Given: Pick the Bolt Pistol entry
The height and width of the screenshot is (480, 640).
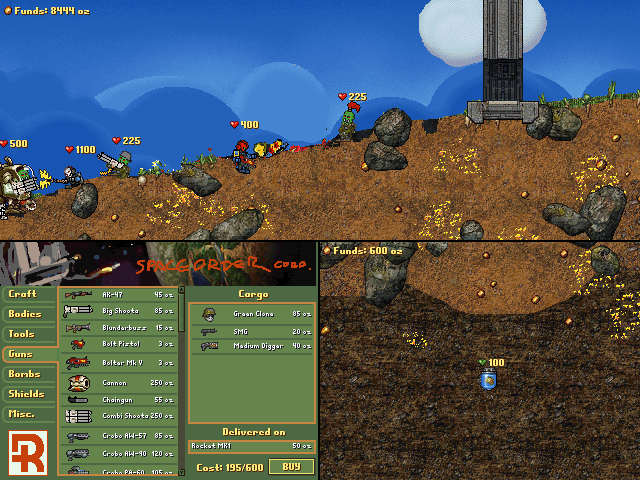Looking at the screenshot, I should (x=120, y=345).
